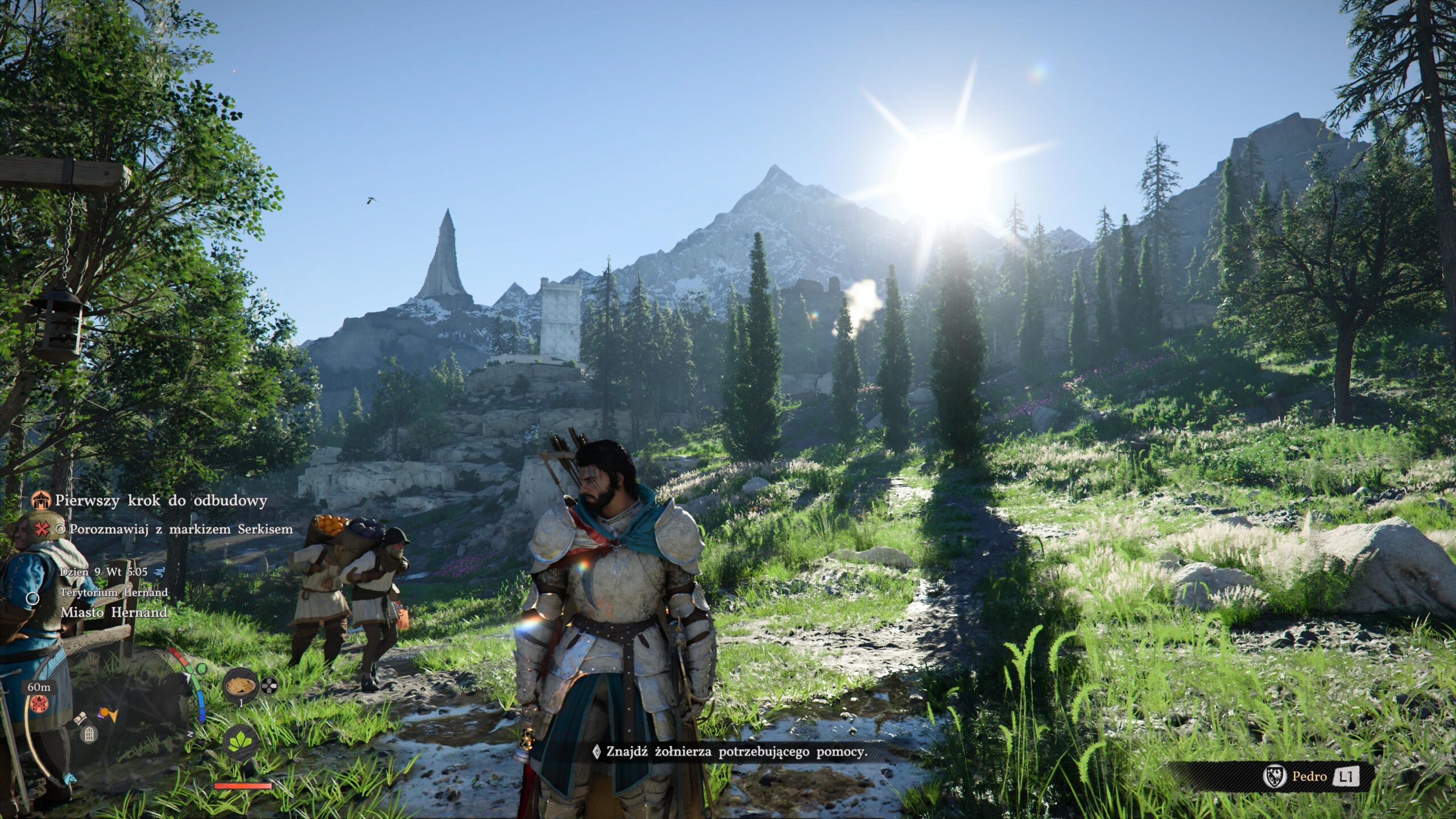
Task: Select the food bowl quick-item slot
Action: [239, 687]
